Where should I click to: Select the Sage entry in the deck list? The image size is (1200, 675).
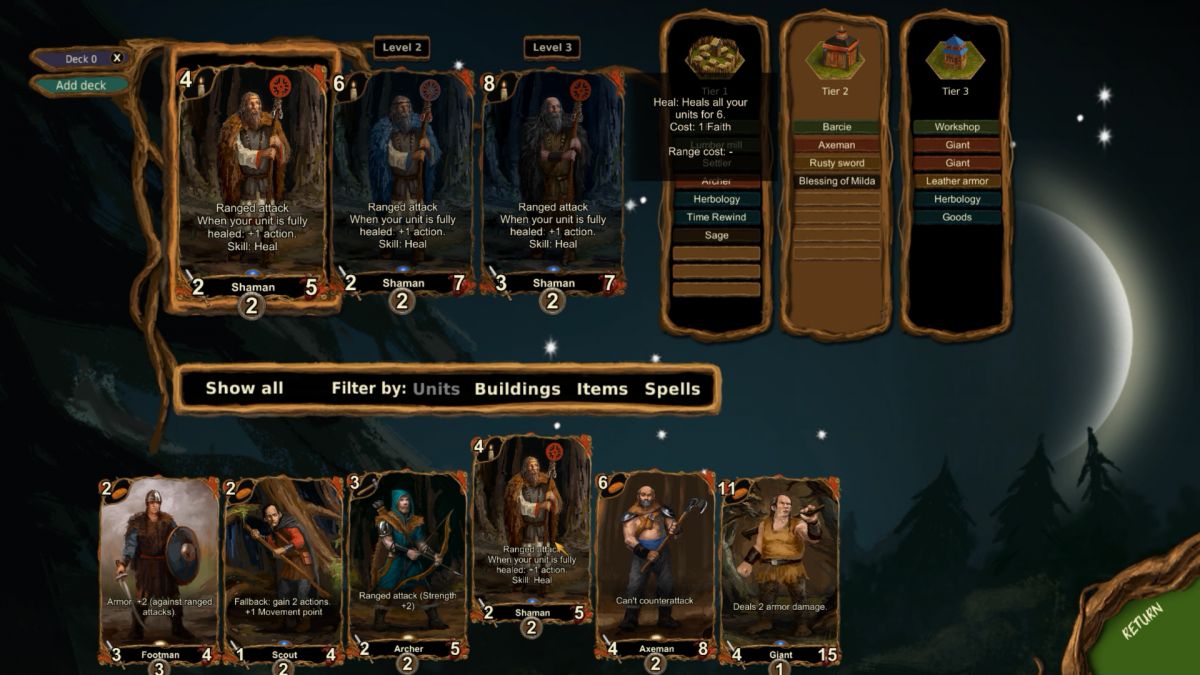pyautogui.click(x=716, y=235)
